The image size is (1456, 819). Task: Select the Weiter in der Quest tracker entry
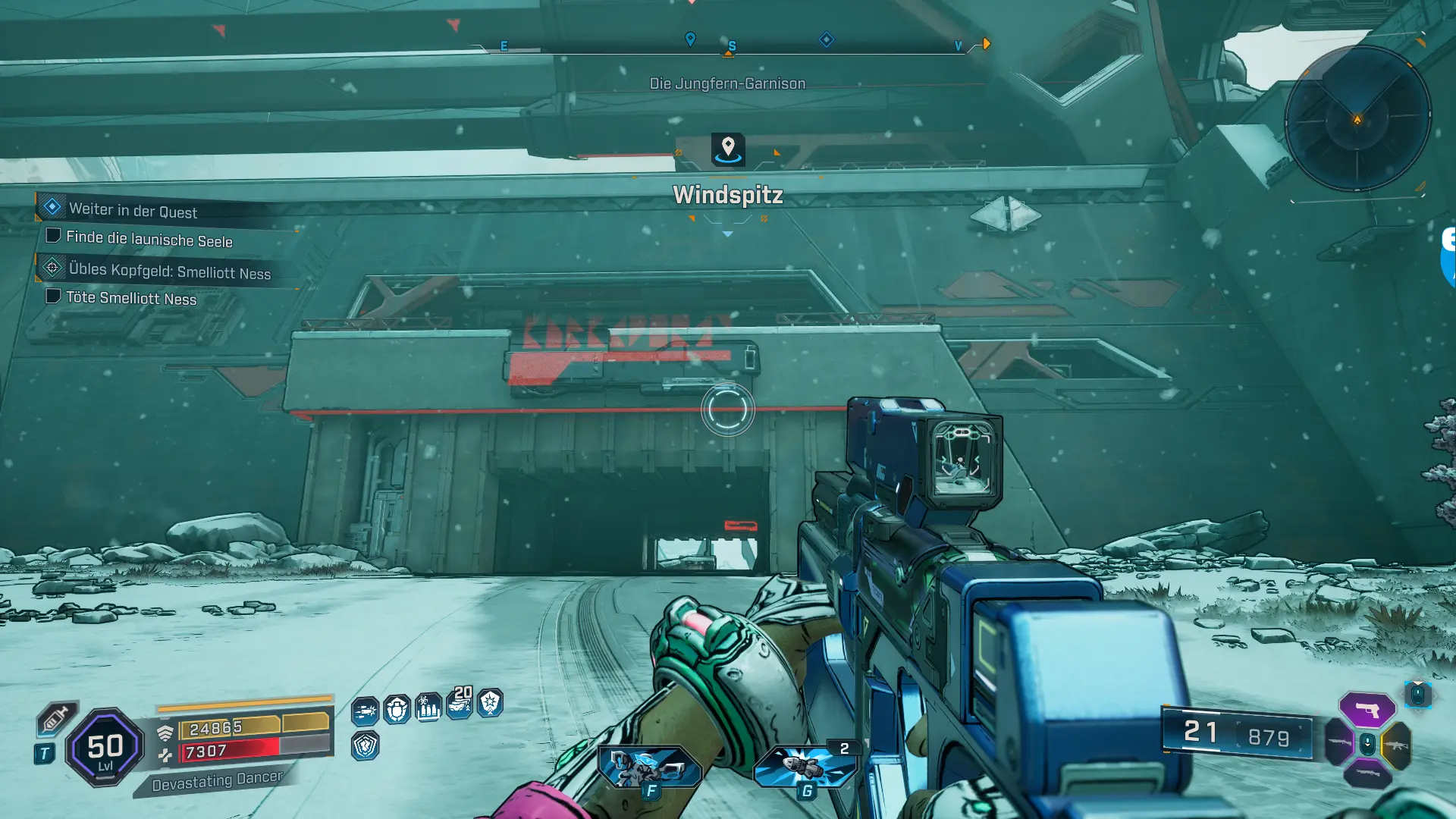point(133,210)
